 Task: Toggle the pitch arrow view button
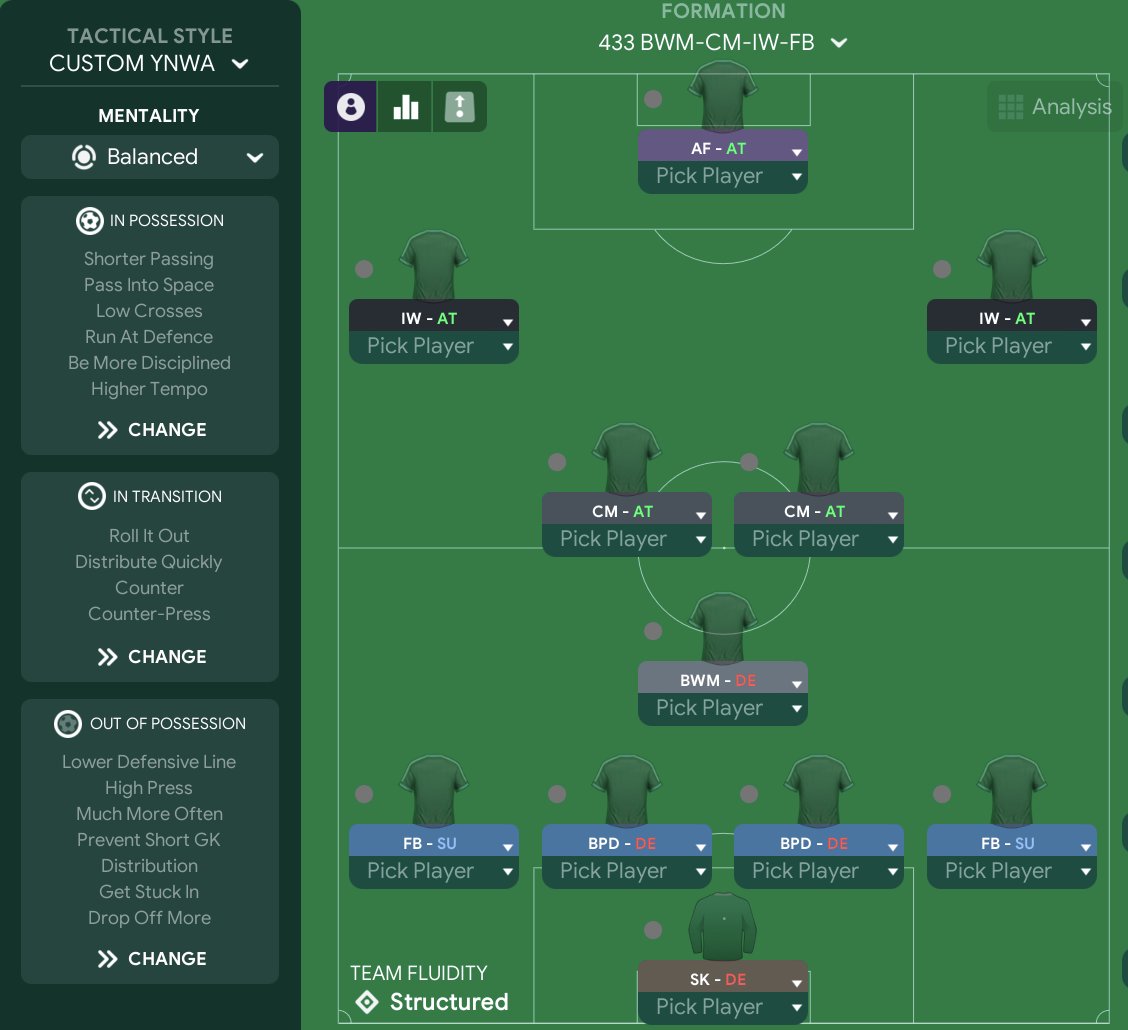click(459, 107)
